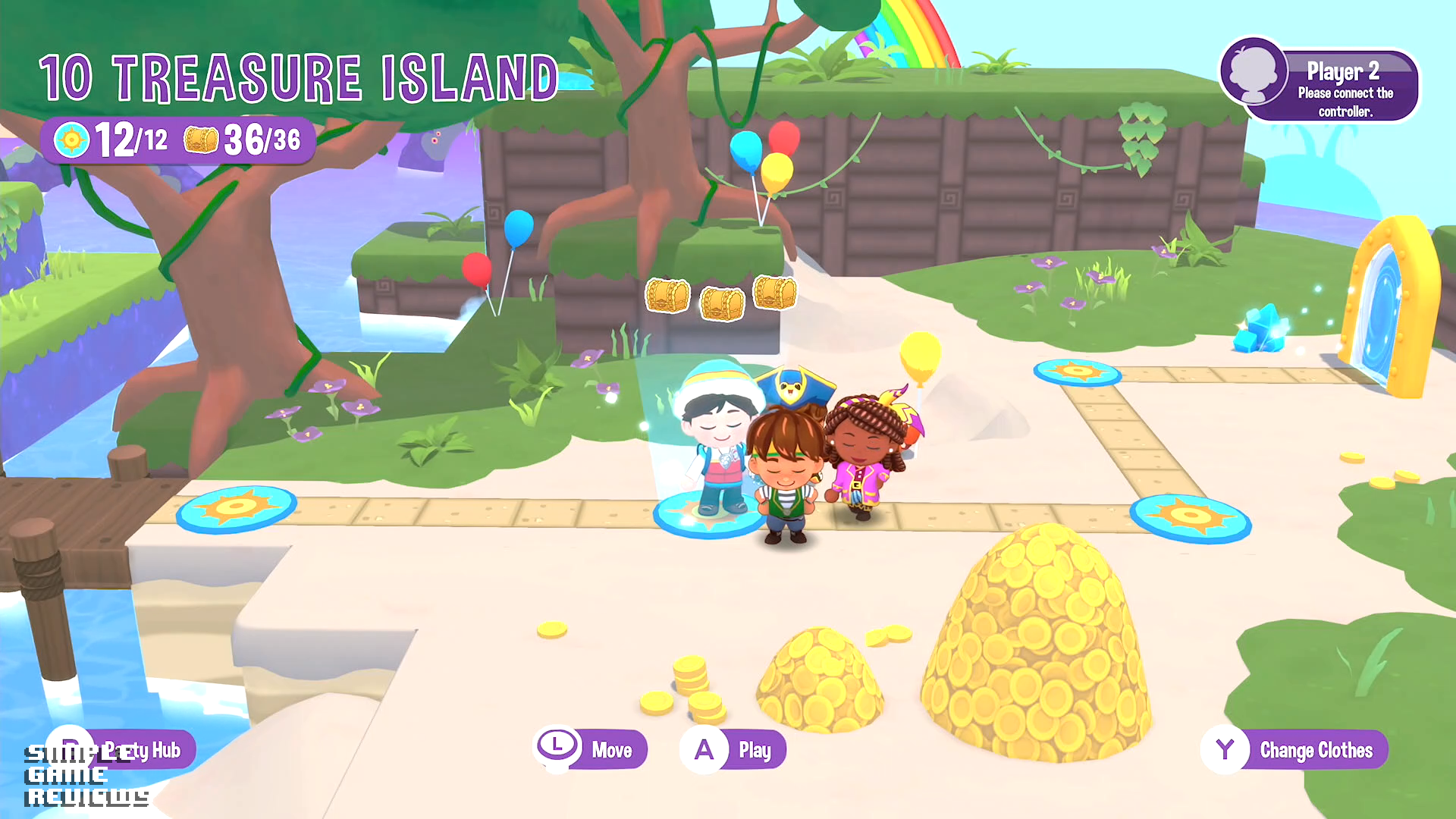The width and height of the screenshot is (1456, 819).
Task: Choose the Change Clothes option
Action: click(x=1295, y=750)
